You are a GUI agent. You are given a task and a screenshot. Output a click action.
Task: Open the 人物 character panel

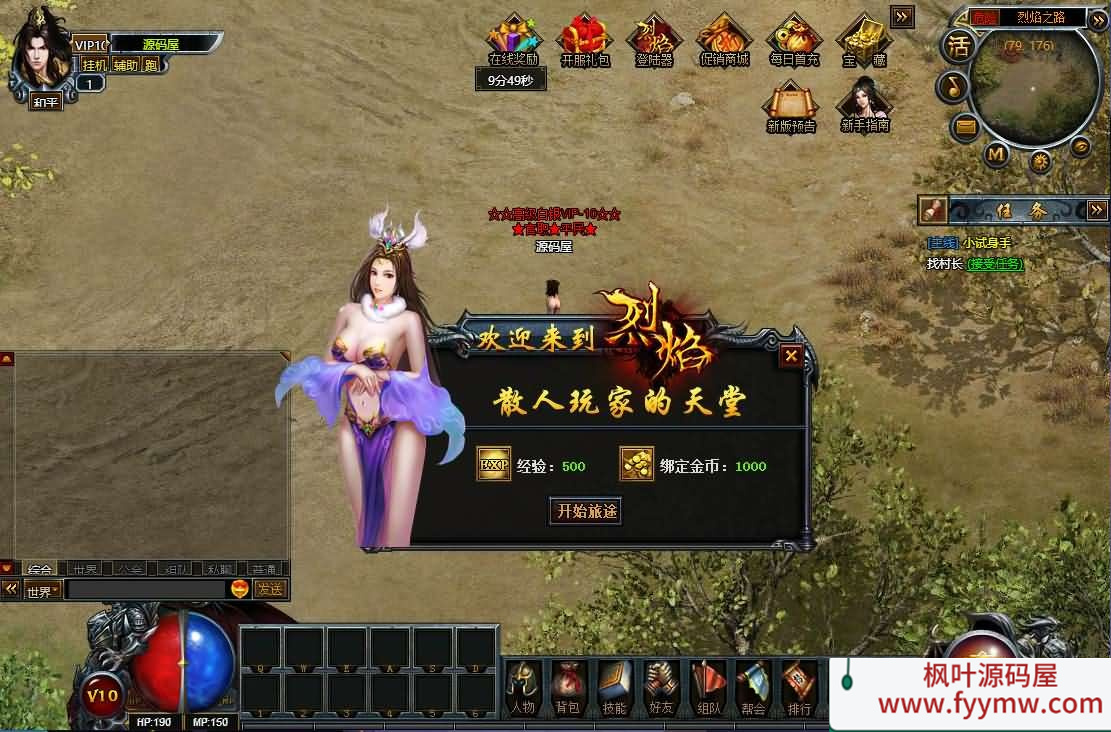tap(523, 687)
